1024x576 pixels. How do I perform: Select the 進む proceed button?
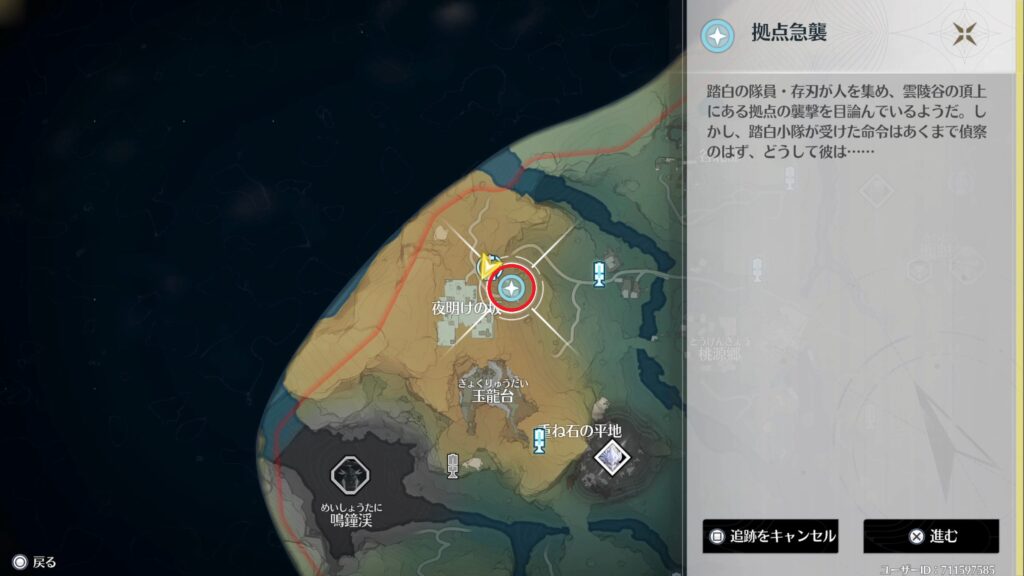pos(931,536)
